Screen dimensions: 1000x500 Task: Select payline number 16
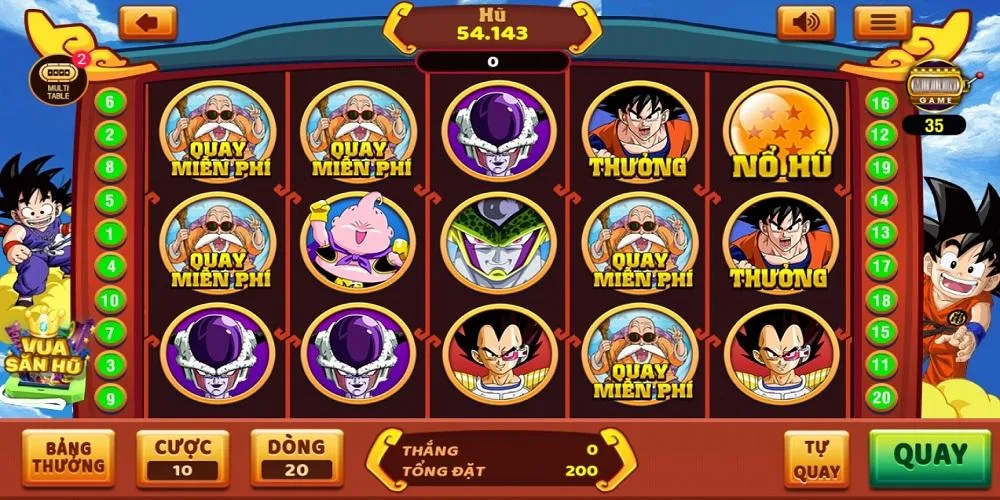881,102
